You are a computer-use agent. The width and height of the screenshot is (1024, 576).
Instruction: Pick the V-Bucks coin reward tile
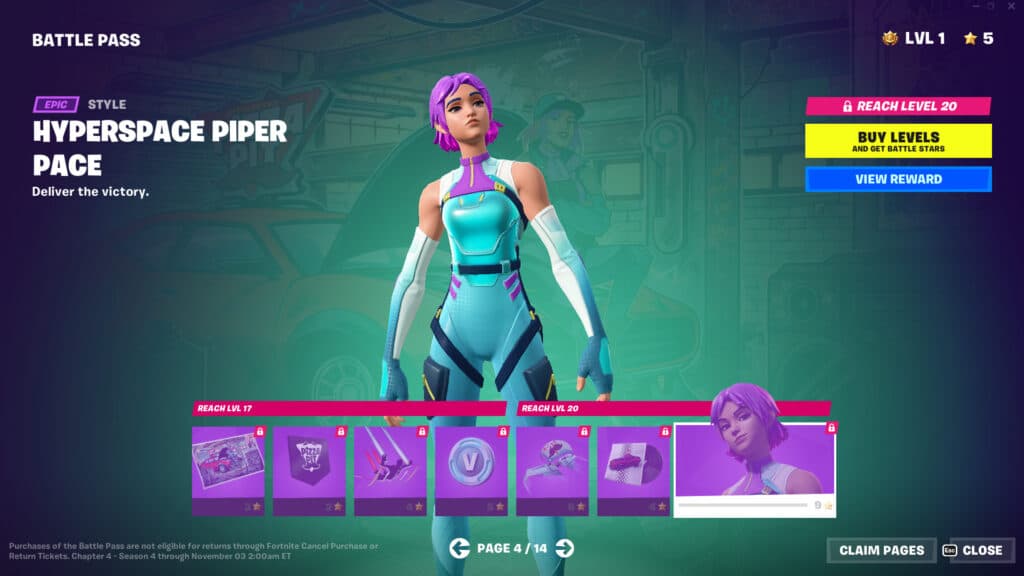[471, 464]
